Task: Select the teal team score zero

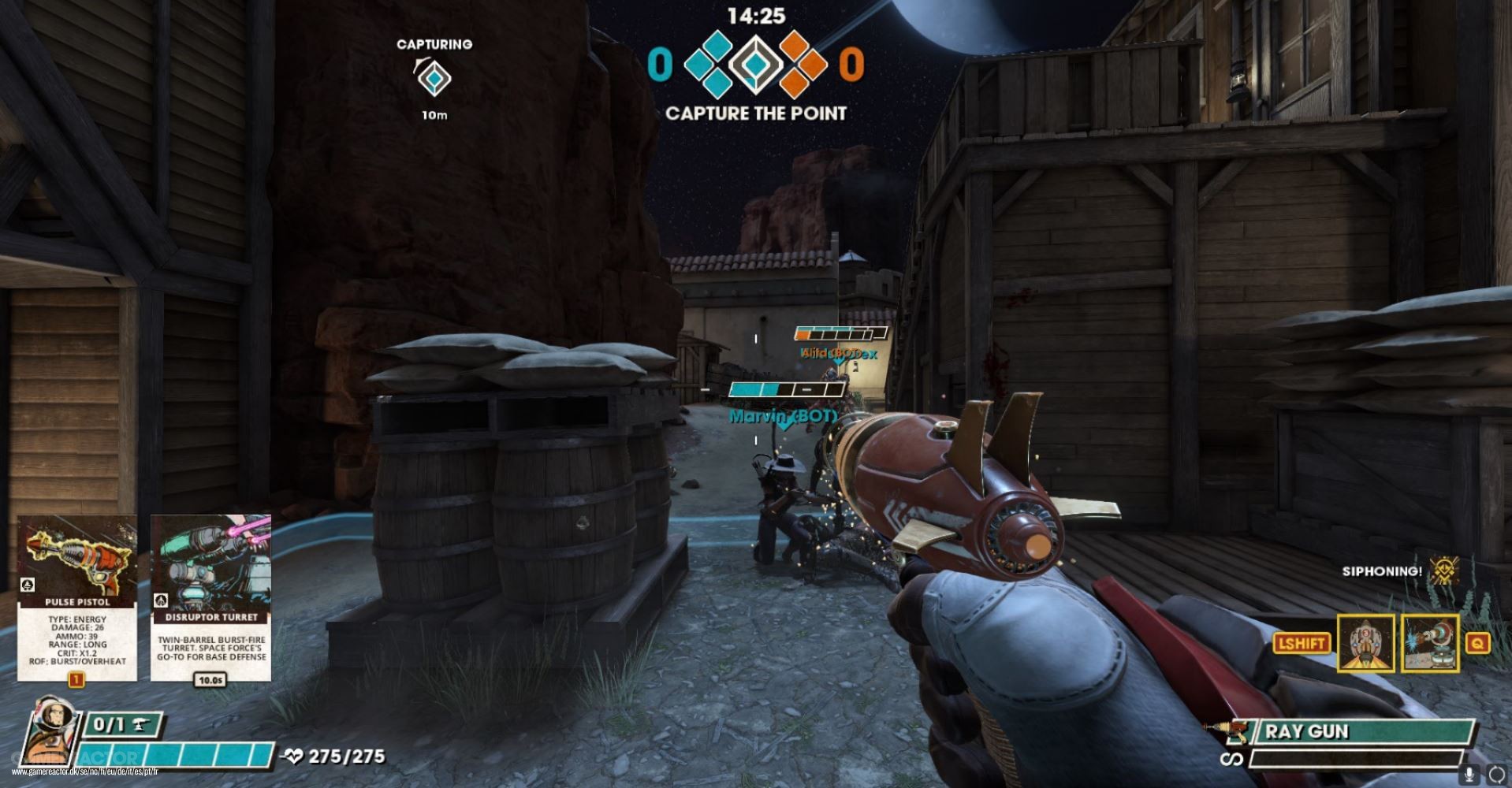Action: point(661,61)
